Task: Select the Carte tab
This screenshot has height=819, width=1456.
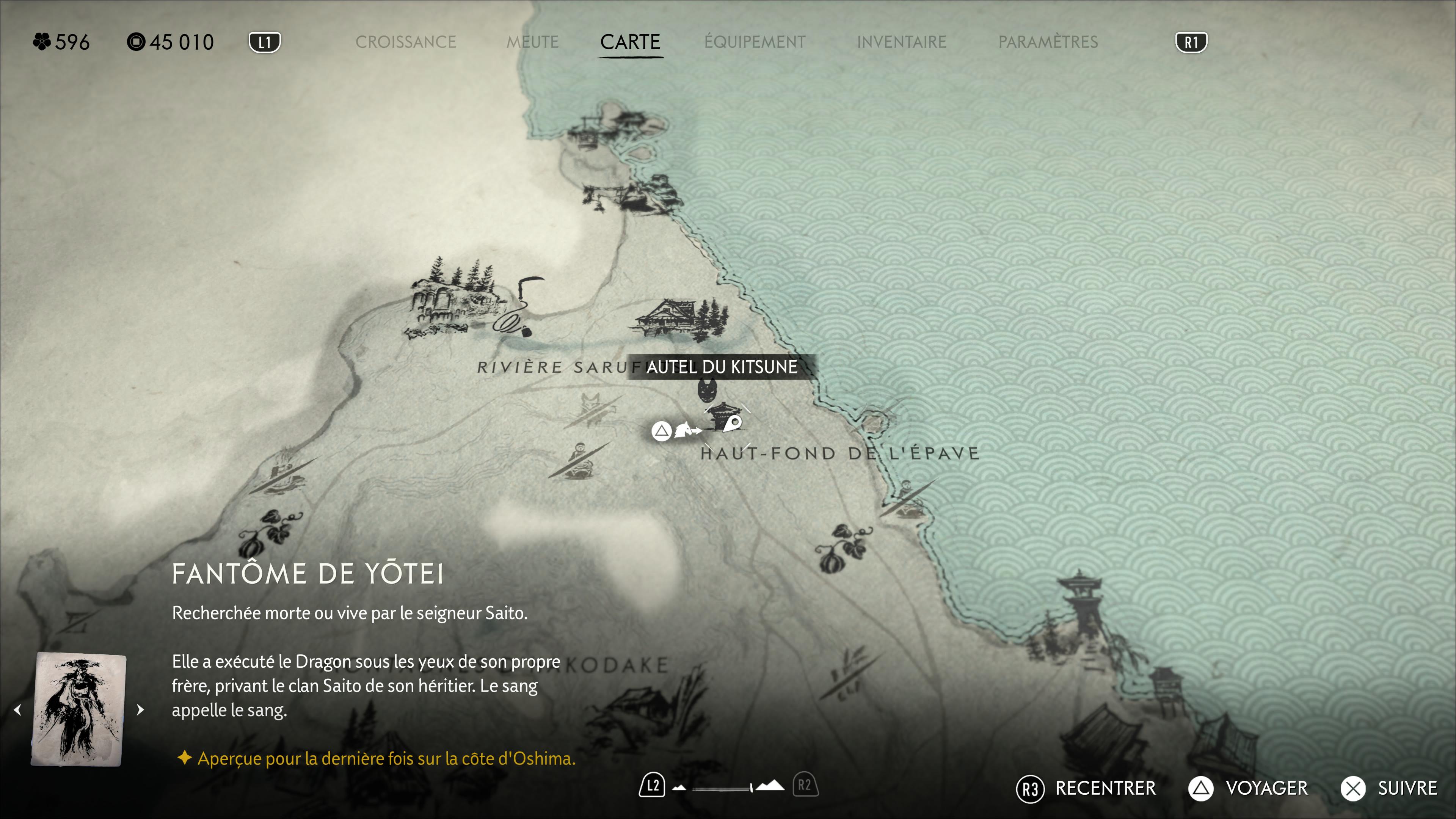Action: point(630,42)
